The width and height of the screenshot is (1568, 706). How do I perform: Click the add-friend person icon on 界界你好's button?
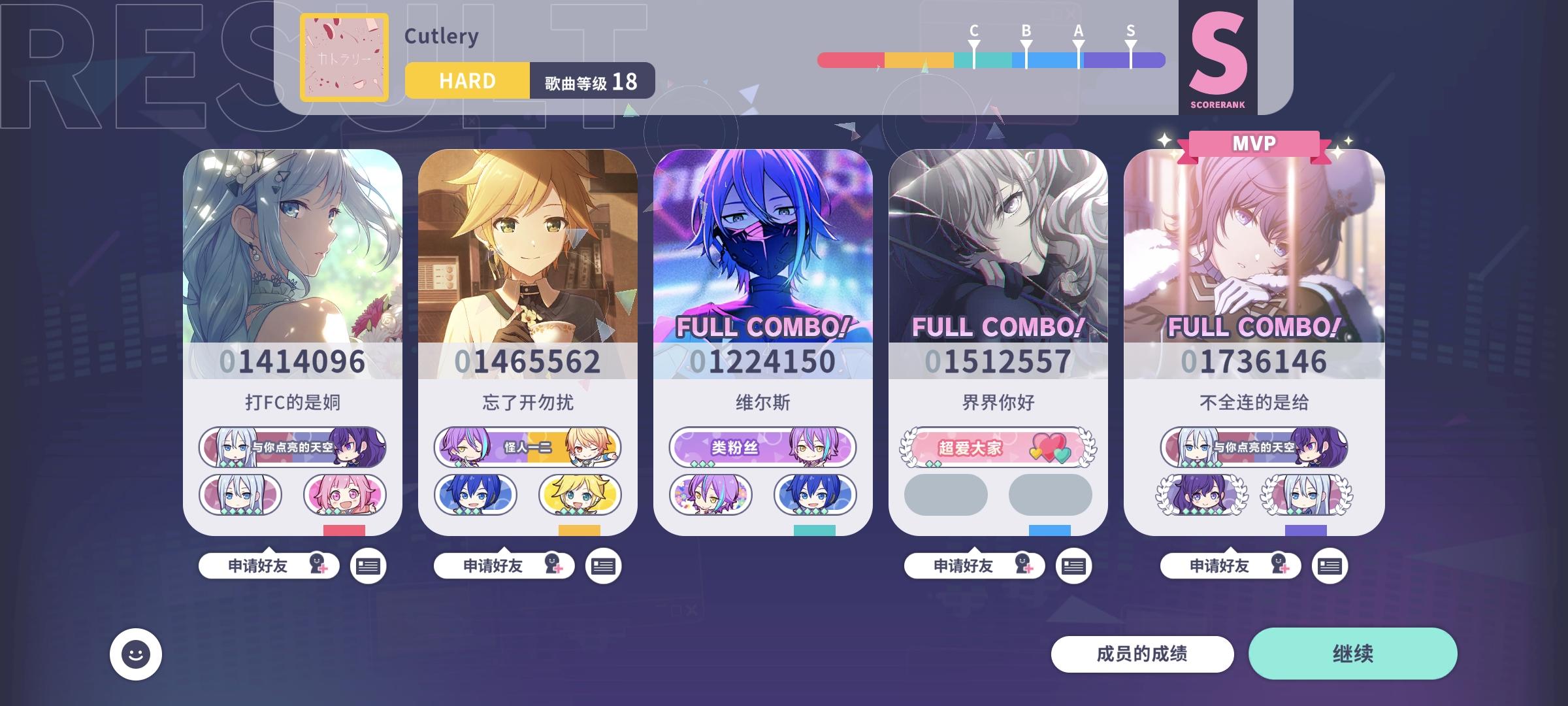[1024, 565]
